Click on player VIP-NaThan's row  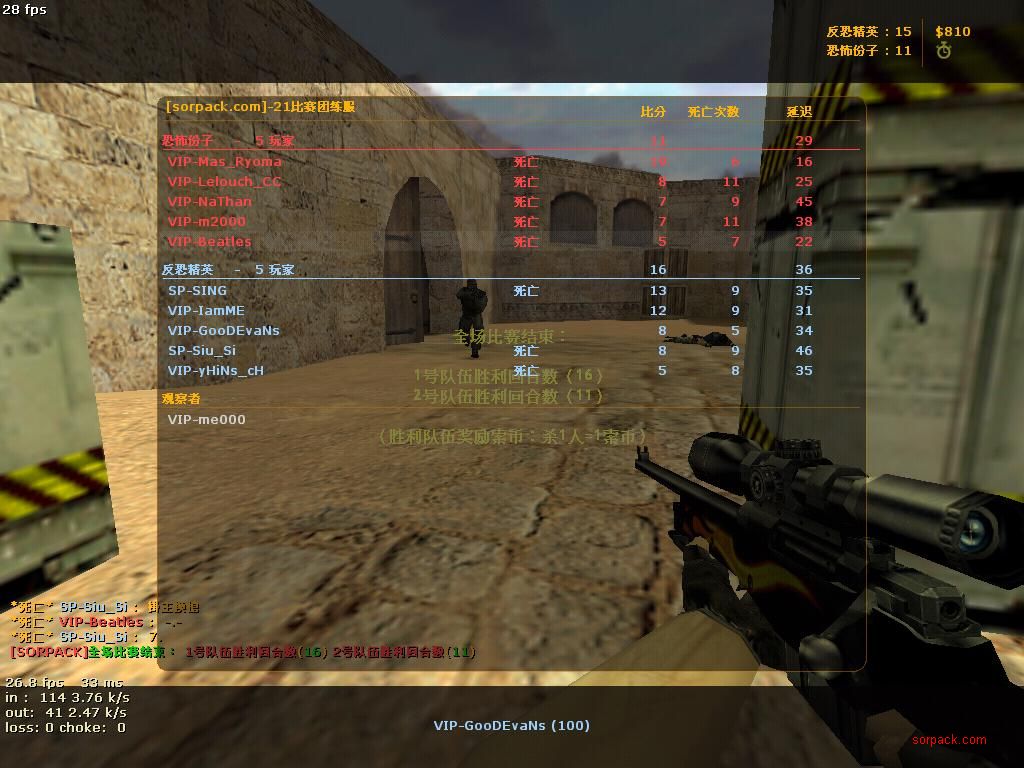pyautogui.click(x=210, y=202)
